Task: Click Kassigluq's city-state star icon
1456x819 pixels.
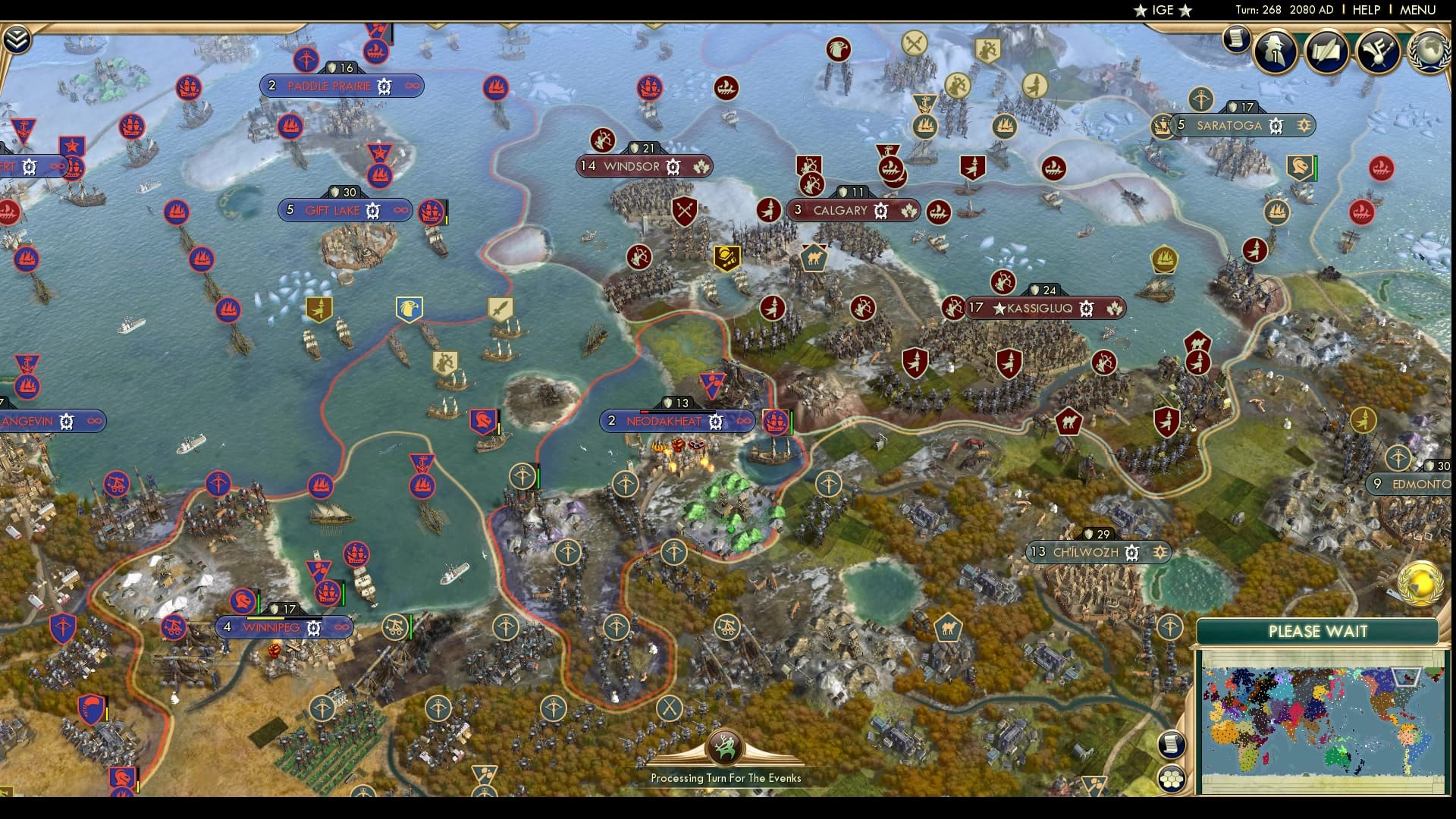Action: (1001, 309)
